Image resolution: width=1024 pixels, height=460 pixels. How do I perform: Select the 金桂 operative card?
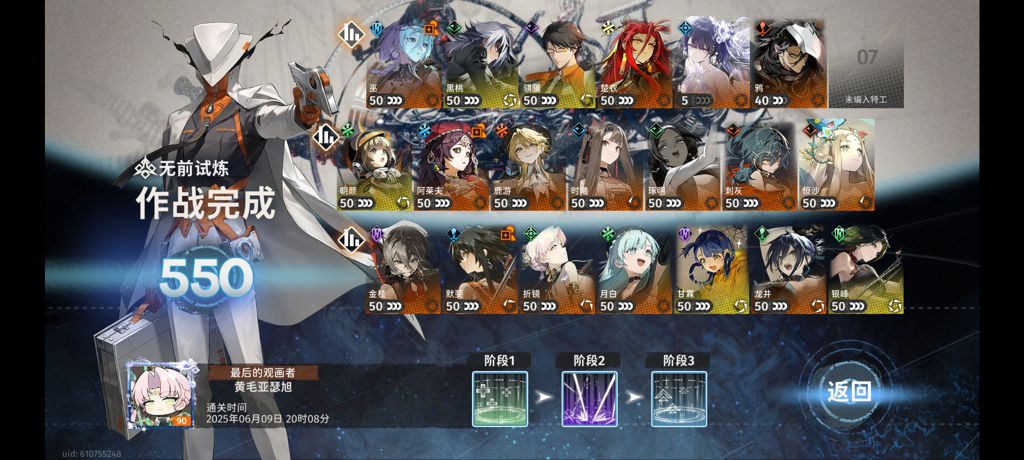pos(404,270)
